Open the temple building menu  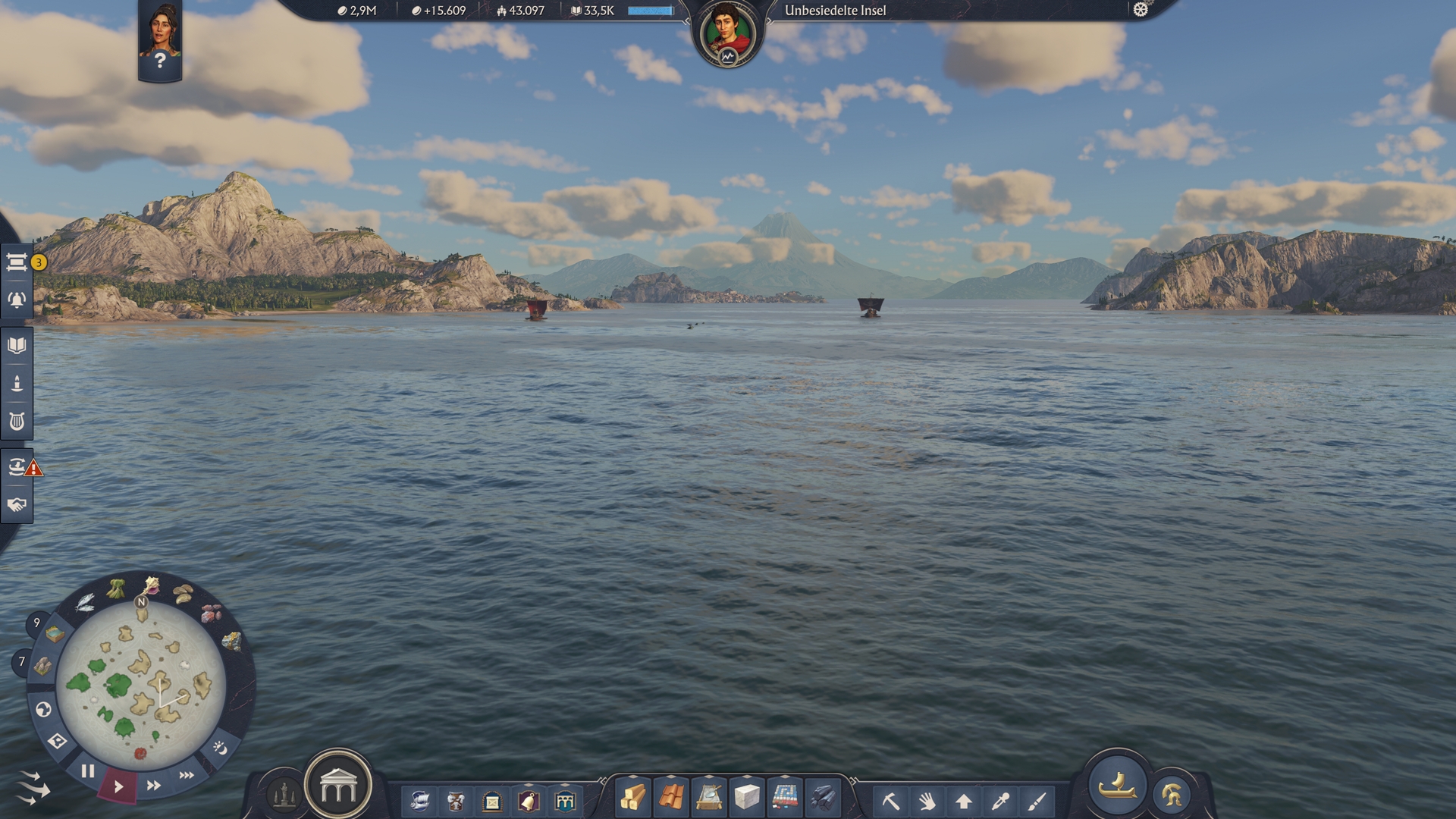click(x=338, y=786)
